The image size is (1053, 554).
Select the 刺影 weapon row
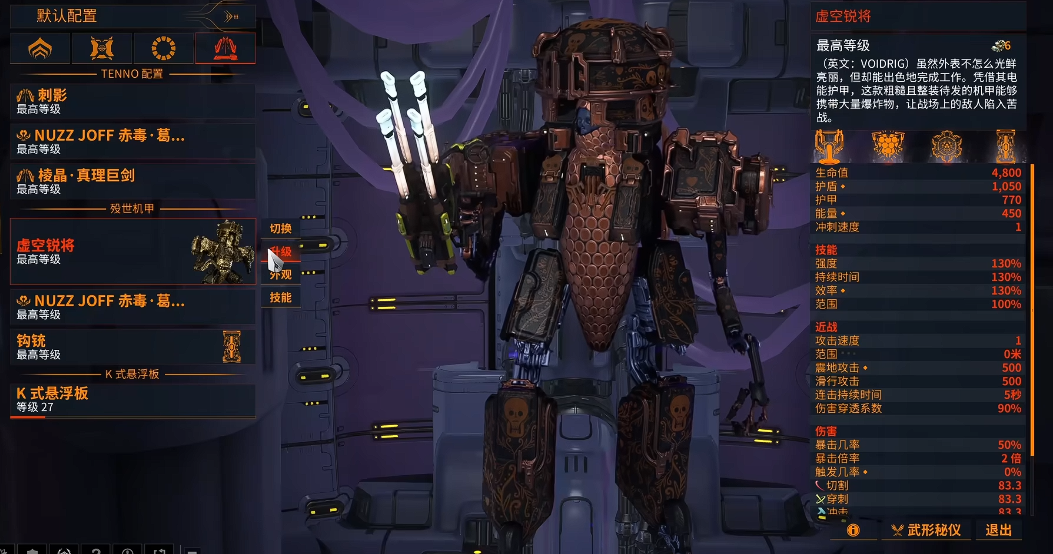pos(132,99)
